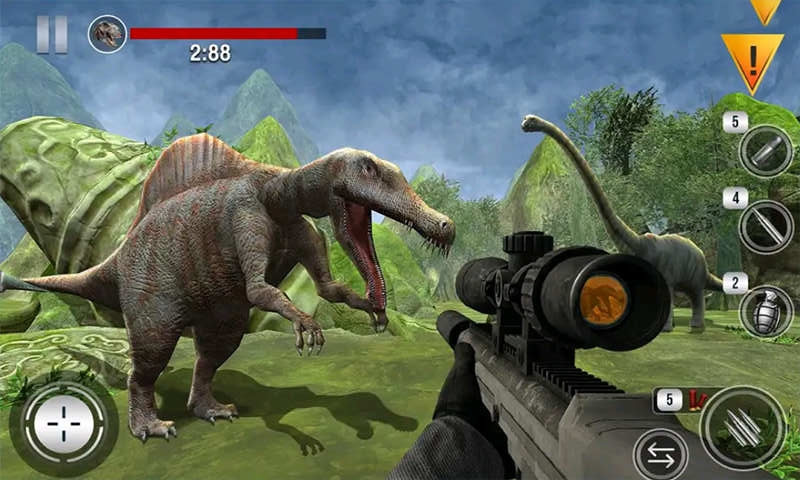
Task: Activate the diagonal rod item icon
Action: coord(766,227)
